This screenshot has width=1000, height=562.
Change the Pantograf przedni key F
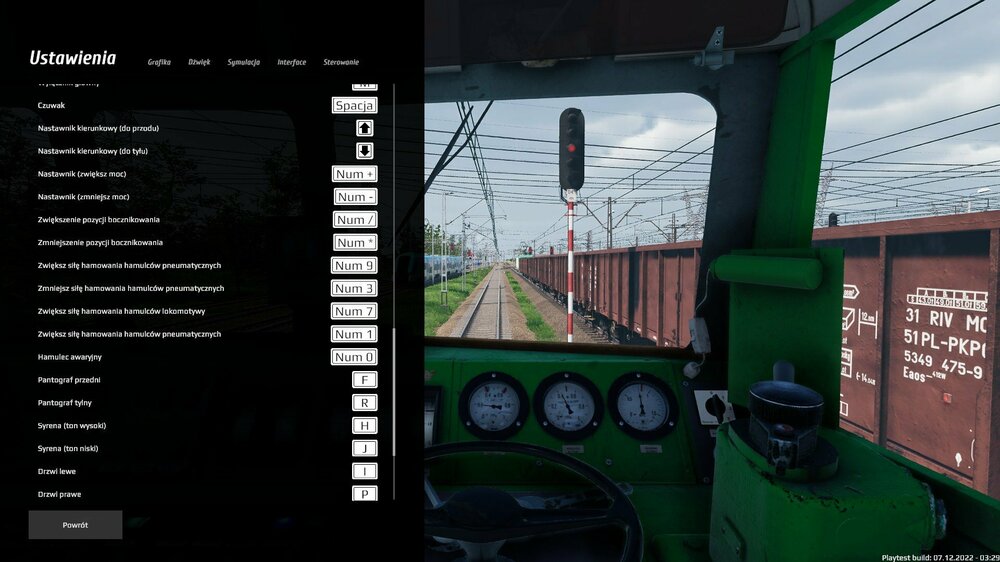coord(365,380)
